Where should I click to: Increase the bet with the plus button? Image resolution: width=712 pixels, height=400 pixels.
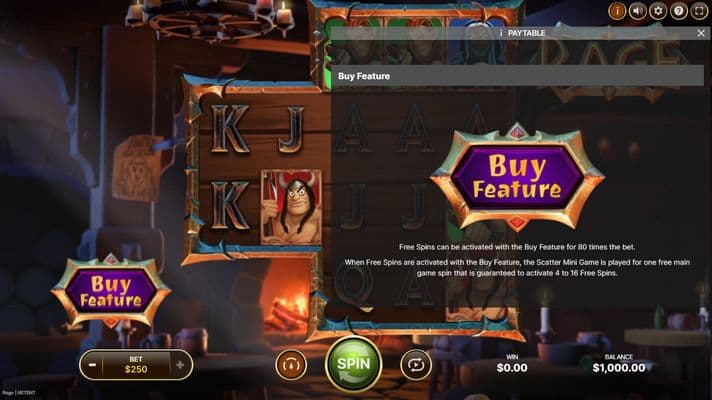[x=180, y=365]
